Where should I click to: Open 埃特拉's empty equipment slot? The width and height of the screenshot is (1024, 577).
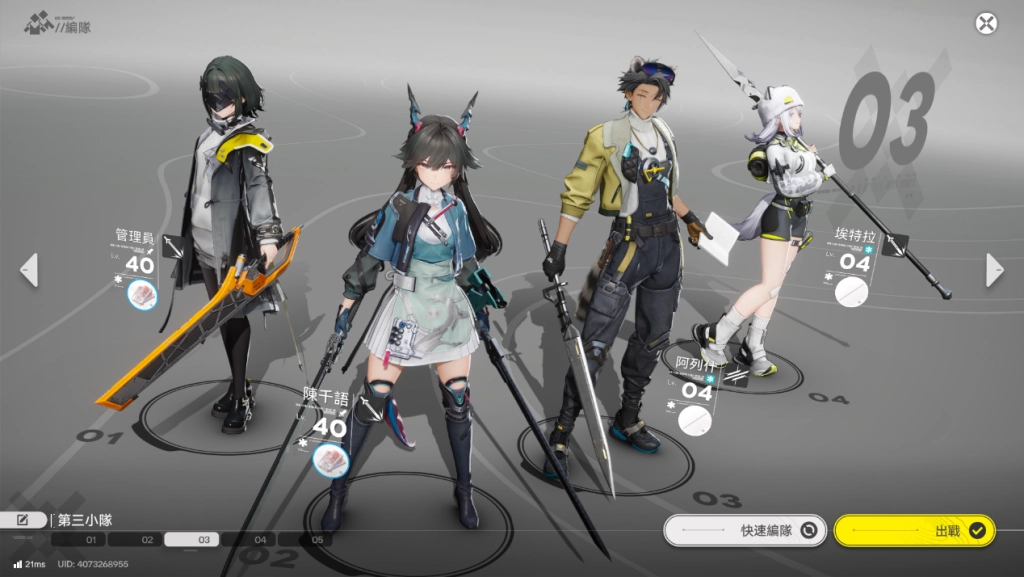pyautogui.click(x=853, y=292)
